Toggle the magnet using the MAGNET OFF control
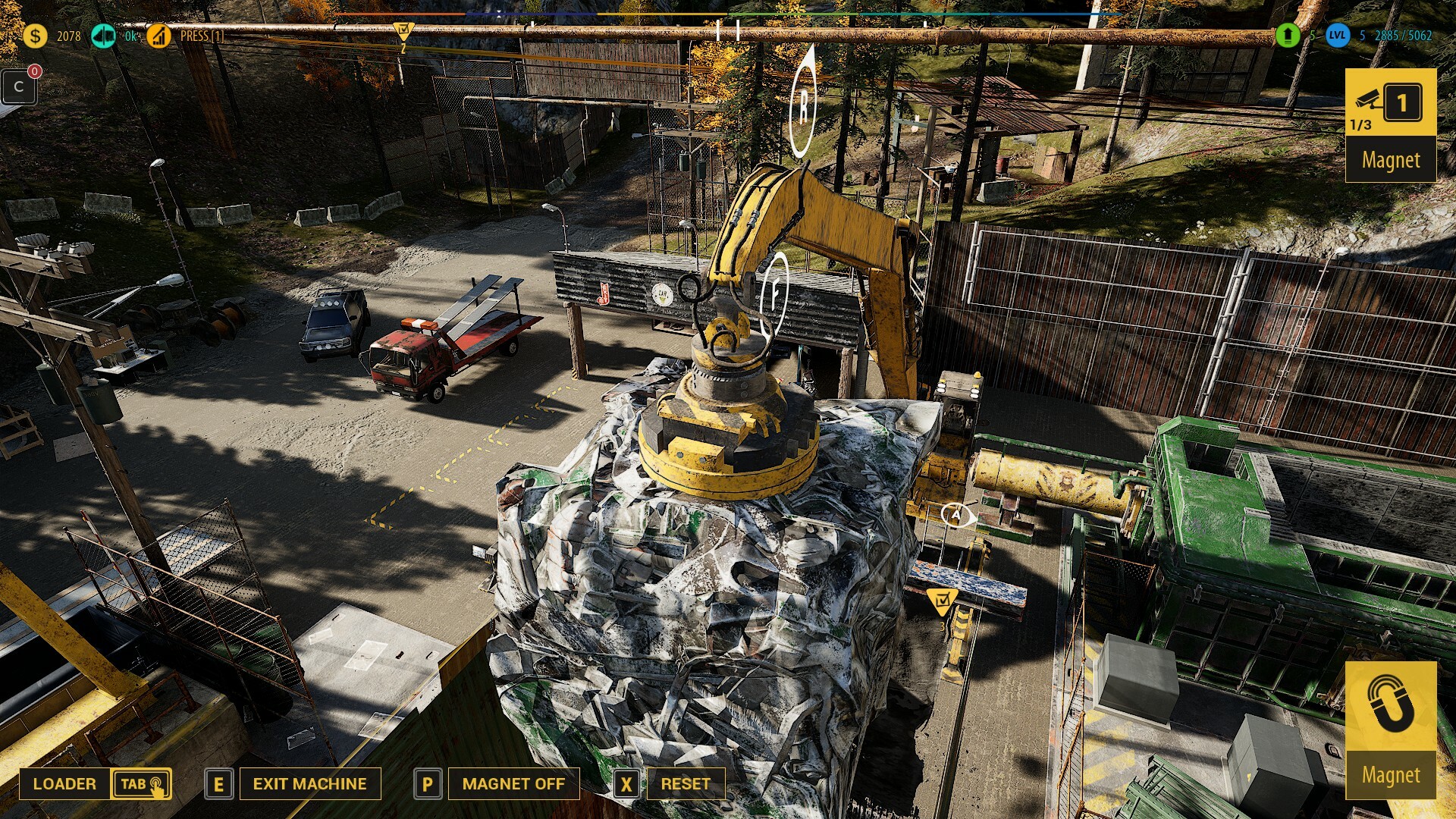The image size is (1456, 819). coord(513,784)
